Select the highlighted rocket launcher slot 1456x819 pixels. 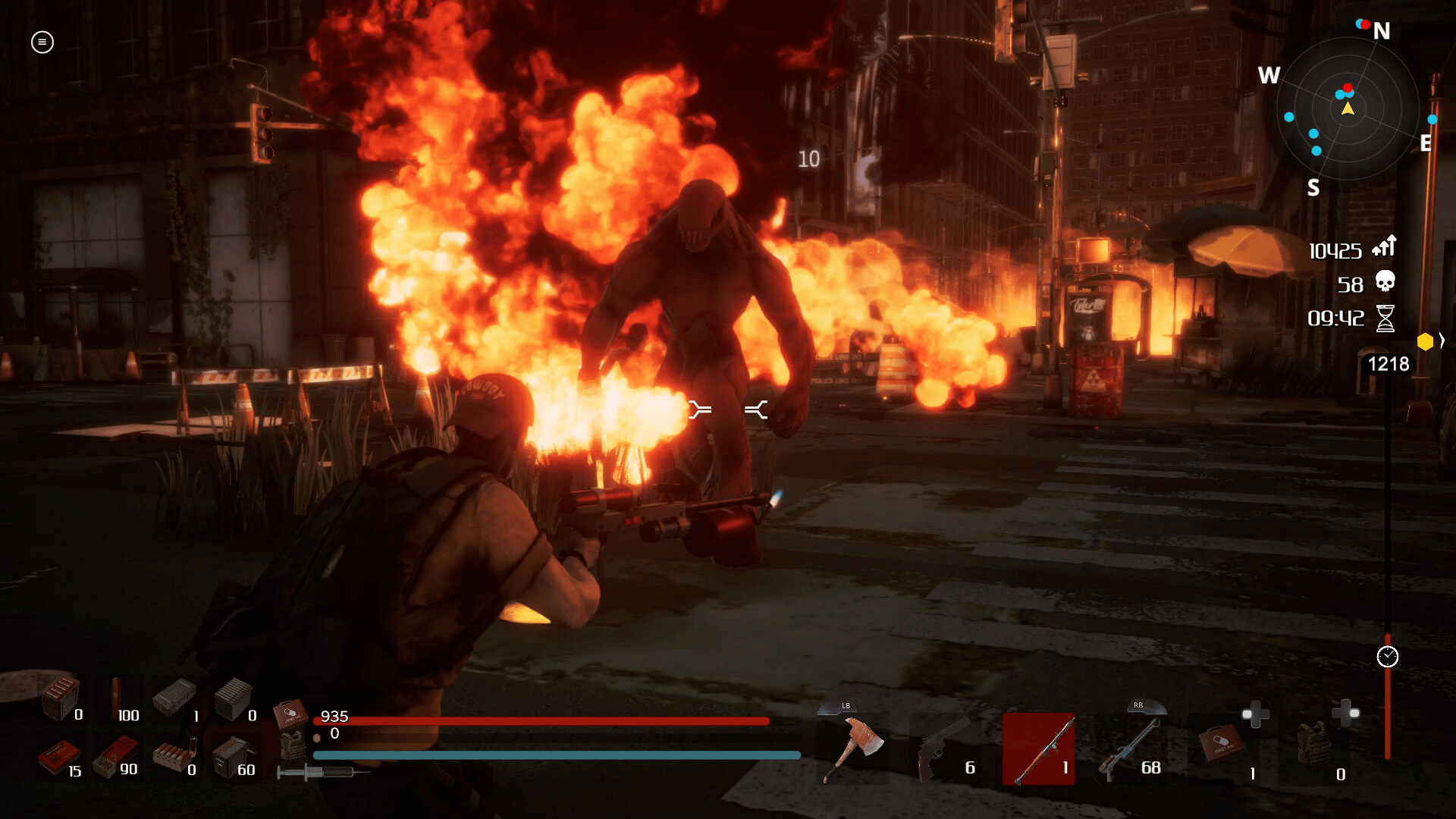(1038, 748)
